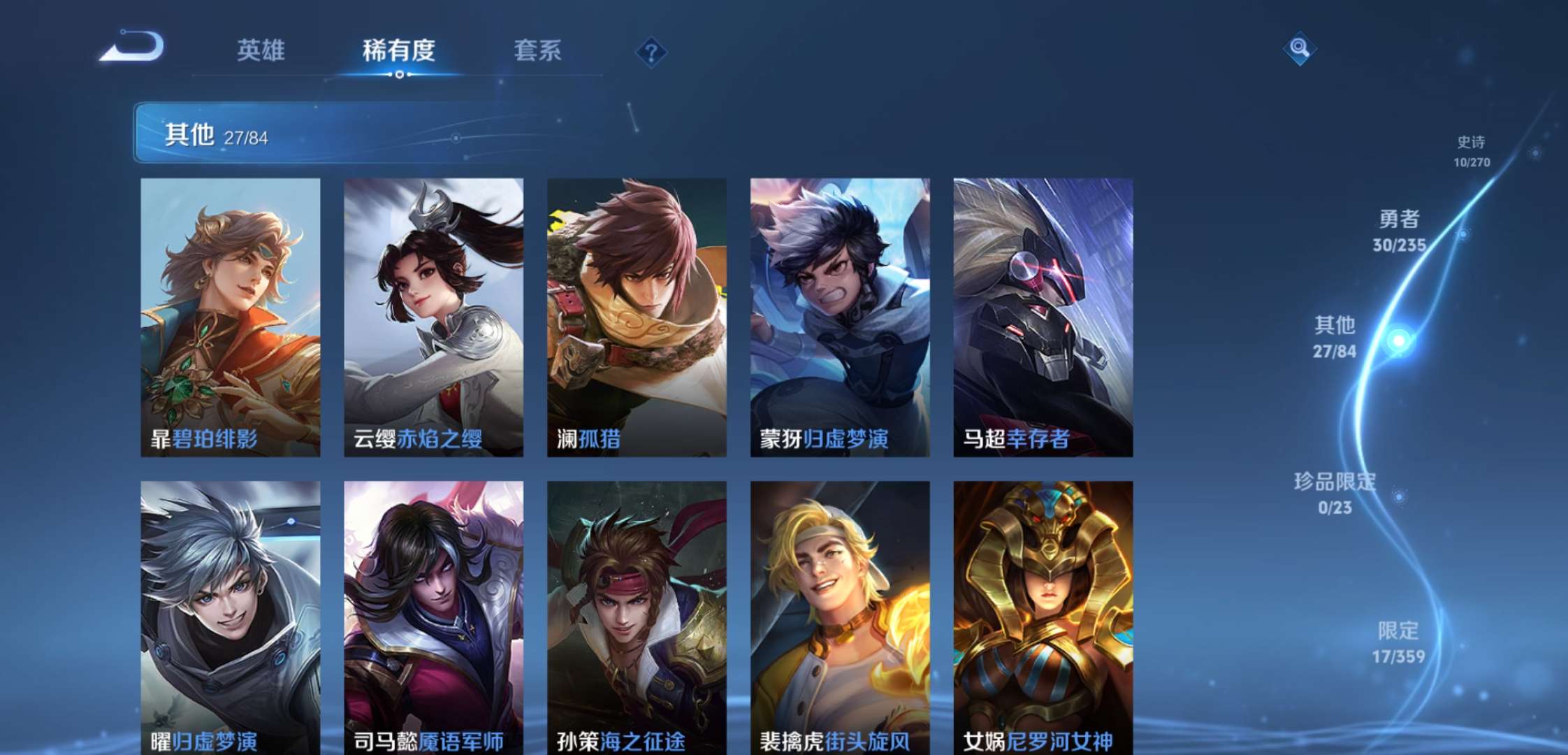This screenshot has height=755, width=1568.
Task: Open the question mark help icon
Action: pos(651,52)
